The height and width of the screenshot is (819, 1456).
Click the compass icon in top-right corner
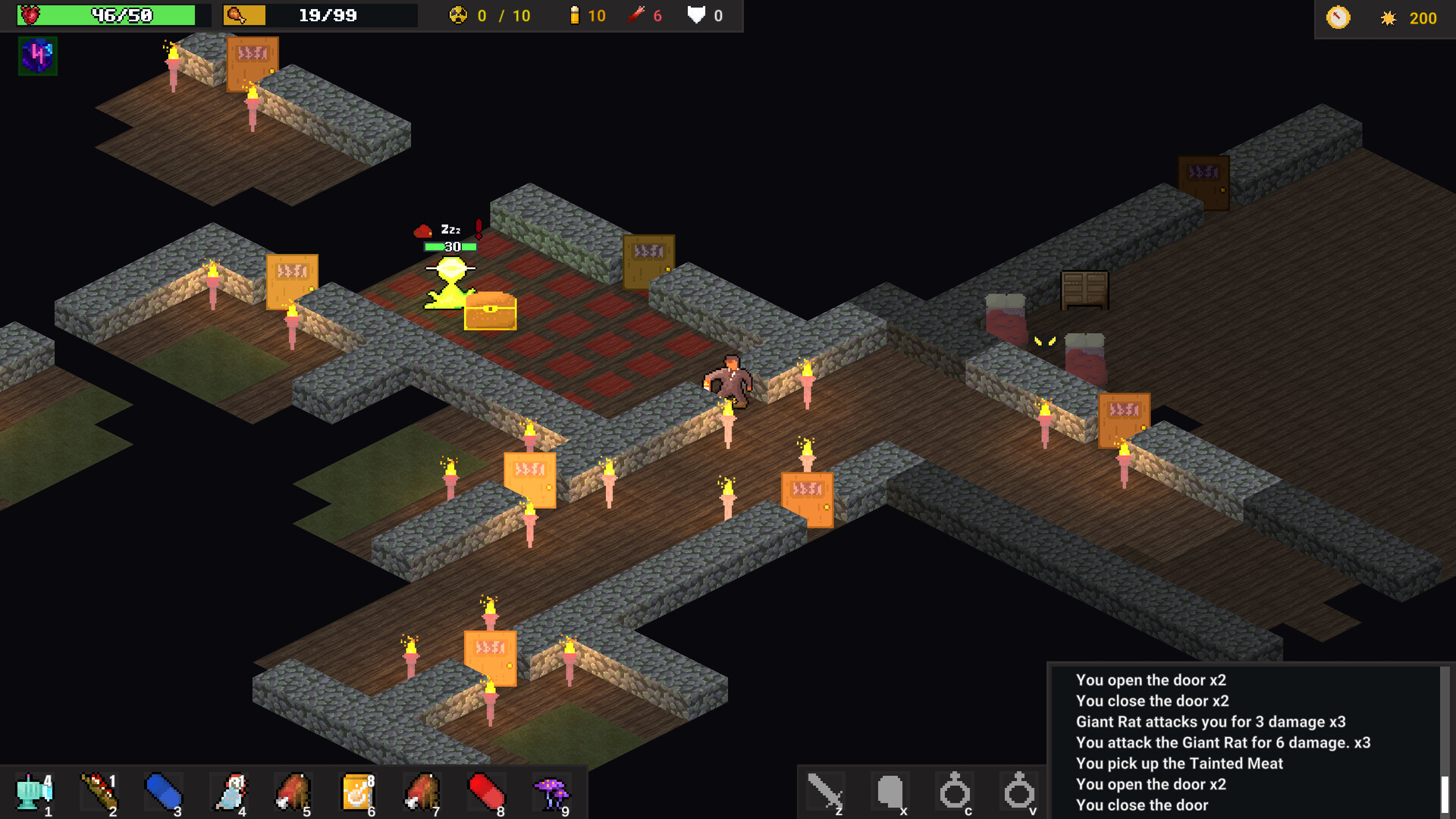point(1338,17)
